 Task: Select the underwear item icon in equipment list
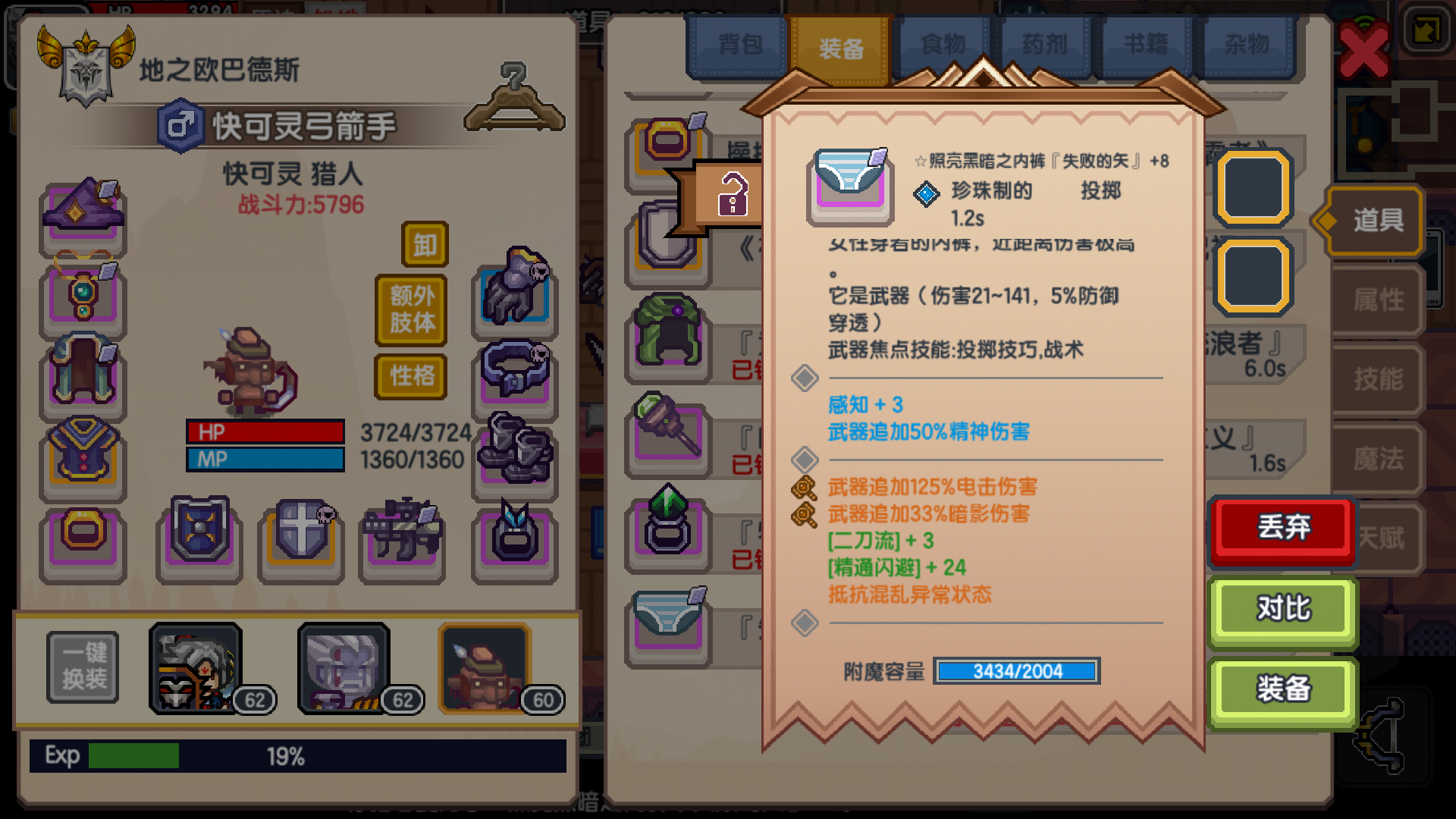(667, 622)
